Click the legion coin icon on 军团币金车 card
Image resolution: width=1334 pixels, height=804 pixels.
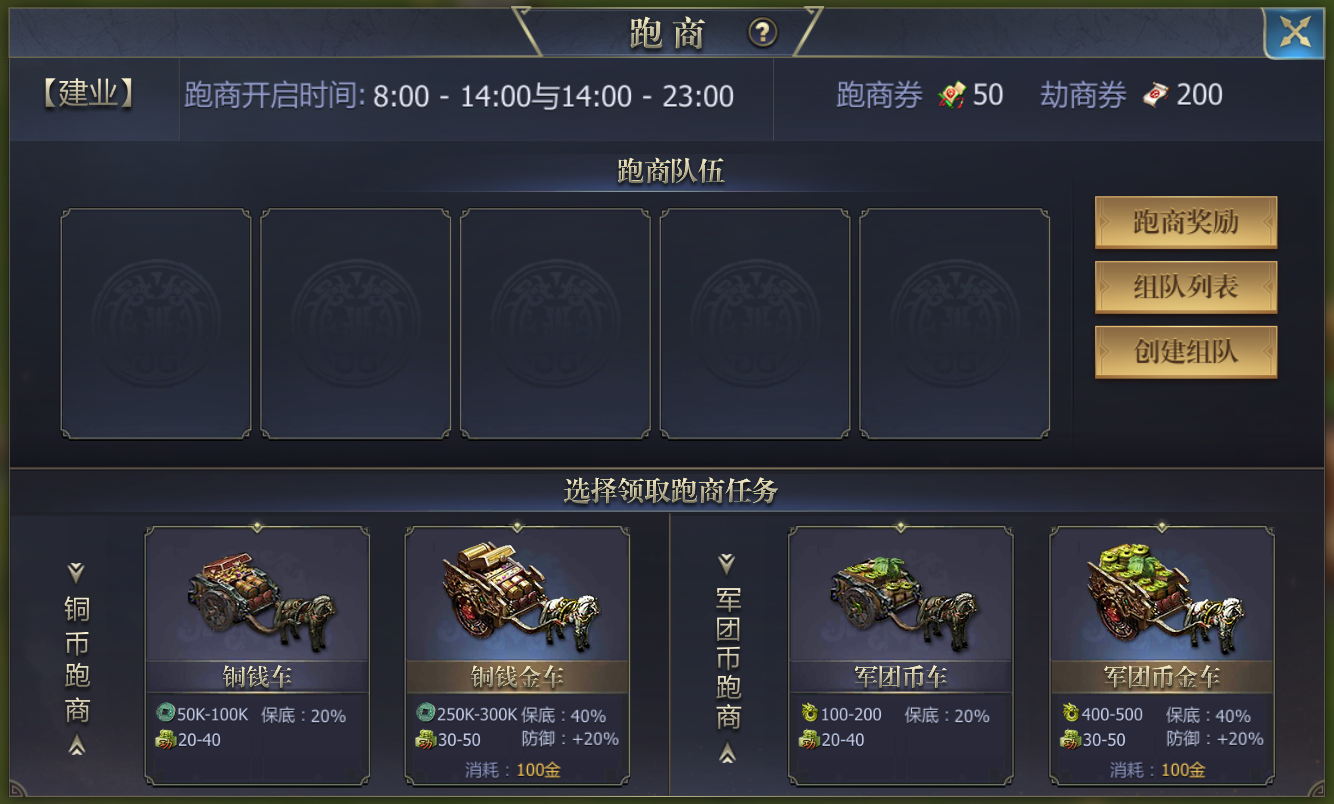pyautogui.click(x=1073, y=713)
